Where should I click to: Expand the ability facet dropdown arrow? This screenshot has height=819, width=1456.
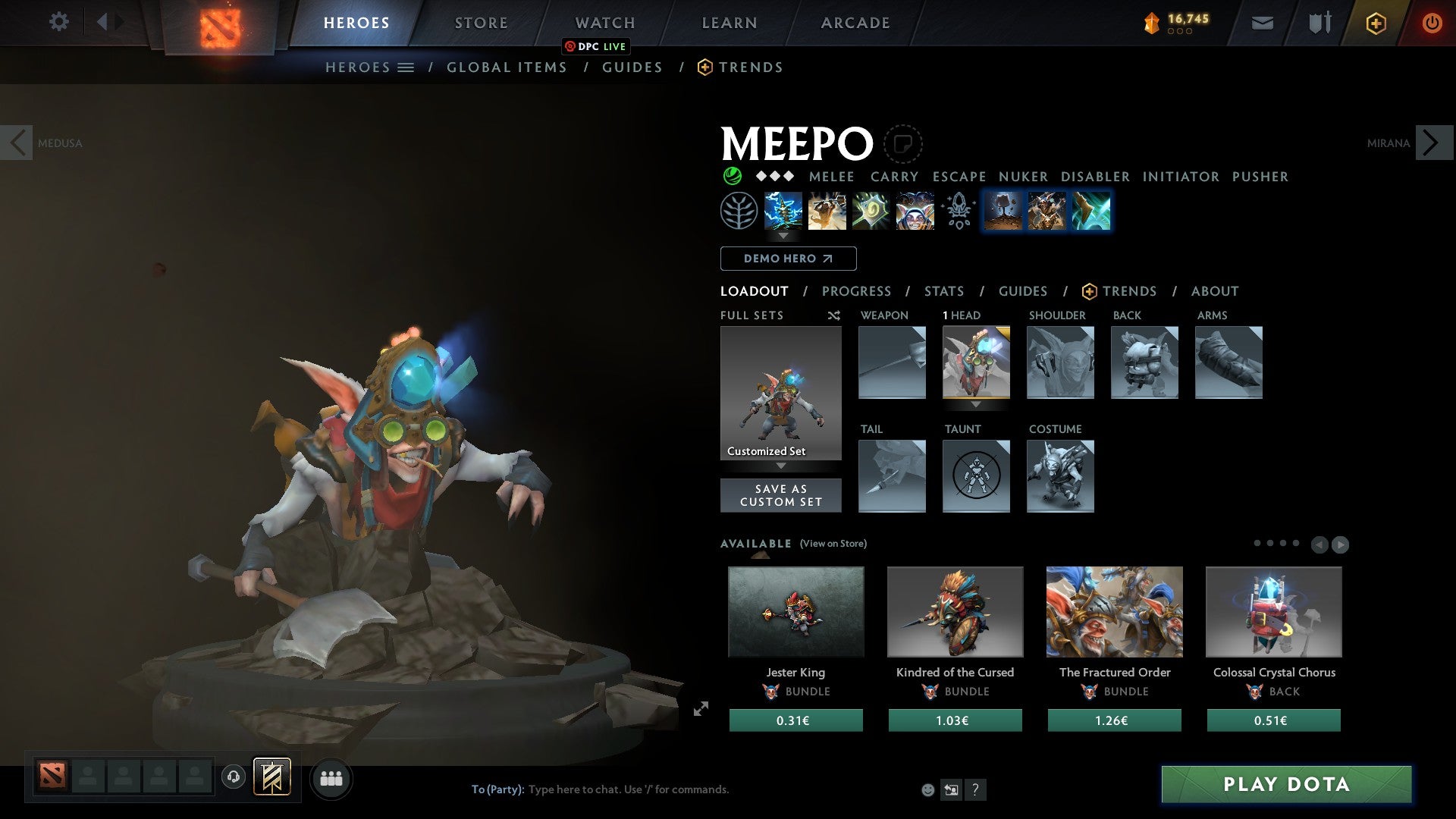point(783,236)
